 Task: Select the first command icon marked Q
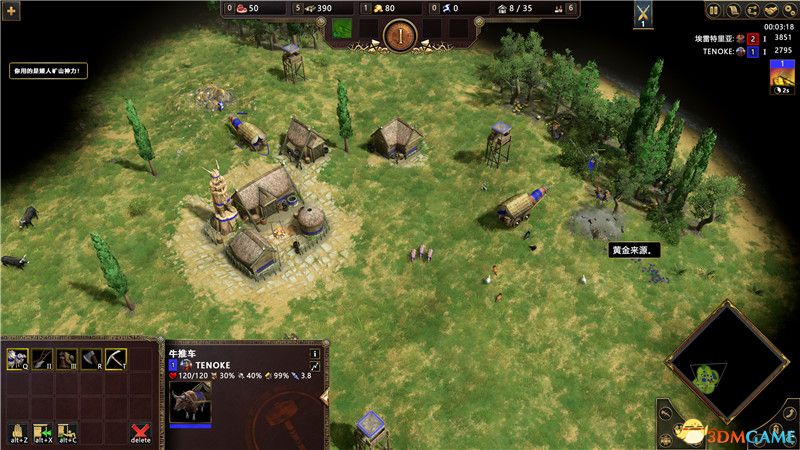(x=17, y=358)
